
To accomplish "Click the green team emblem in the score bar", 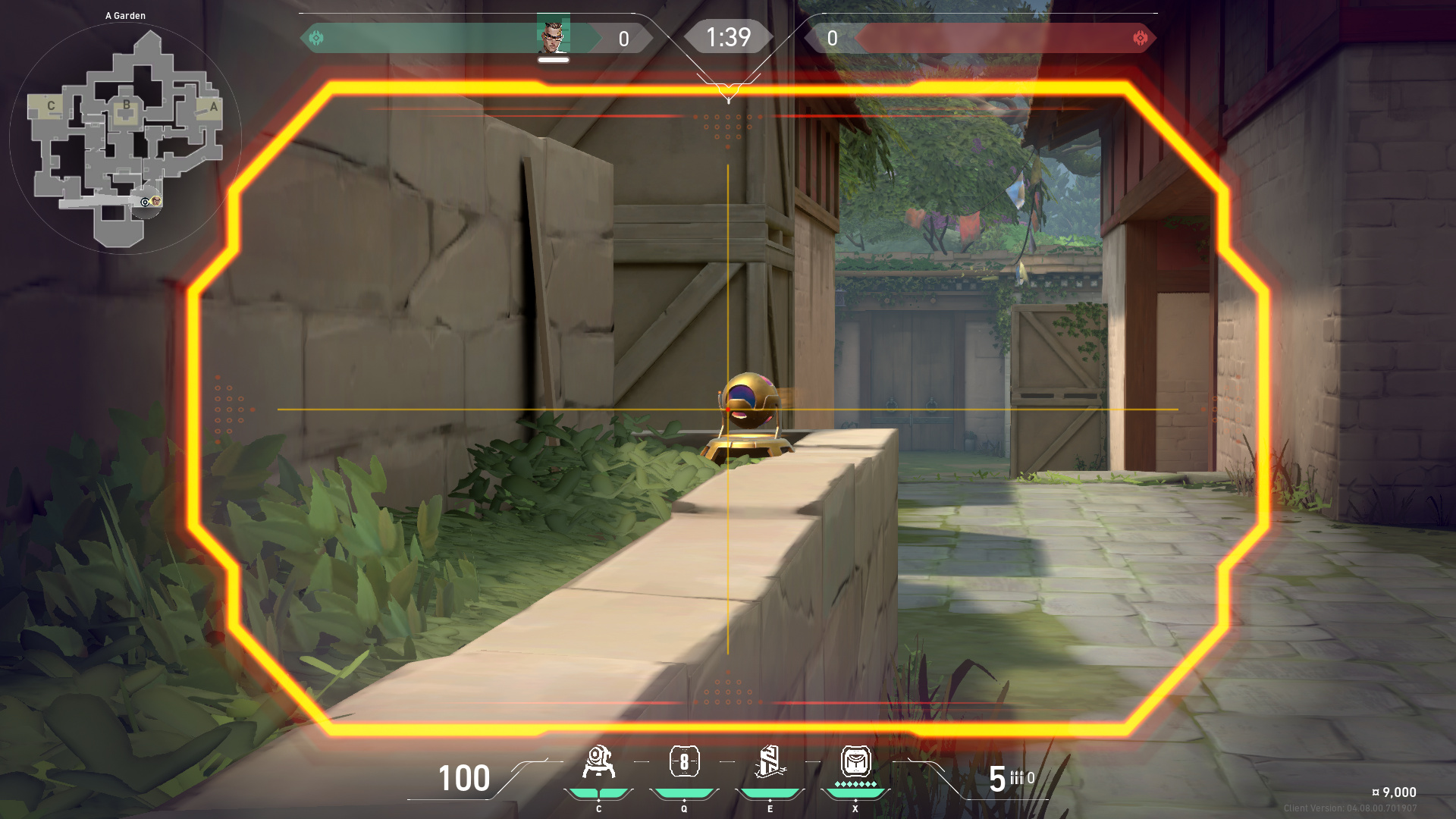I will [316, 38].
